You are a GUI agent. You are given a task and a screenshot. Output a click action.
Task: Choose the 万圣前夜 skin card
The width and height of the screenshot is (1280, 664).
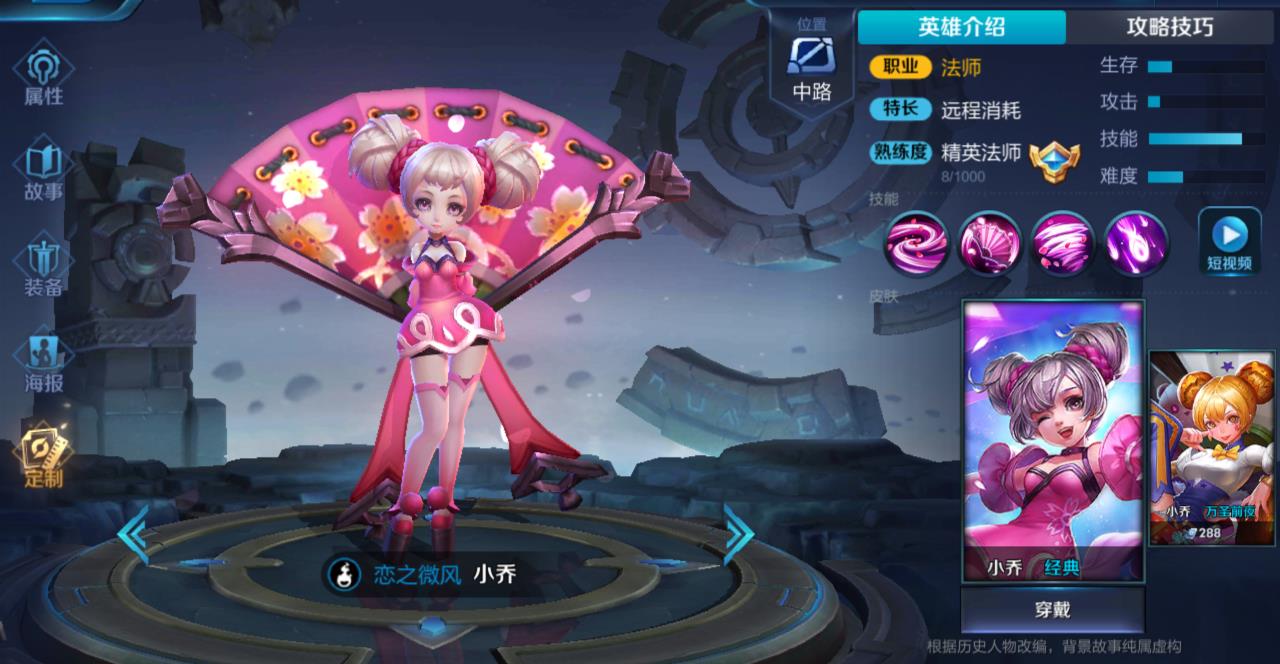[x=1213, y=448]
